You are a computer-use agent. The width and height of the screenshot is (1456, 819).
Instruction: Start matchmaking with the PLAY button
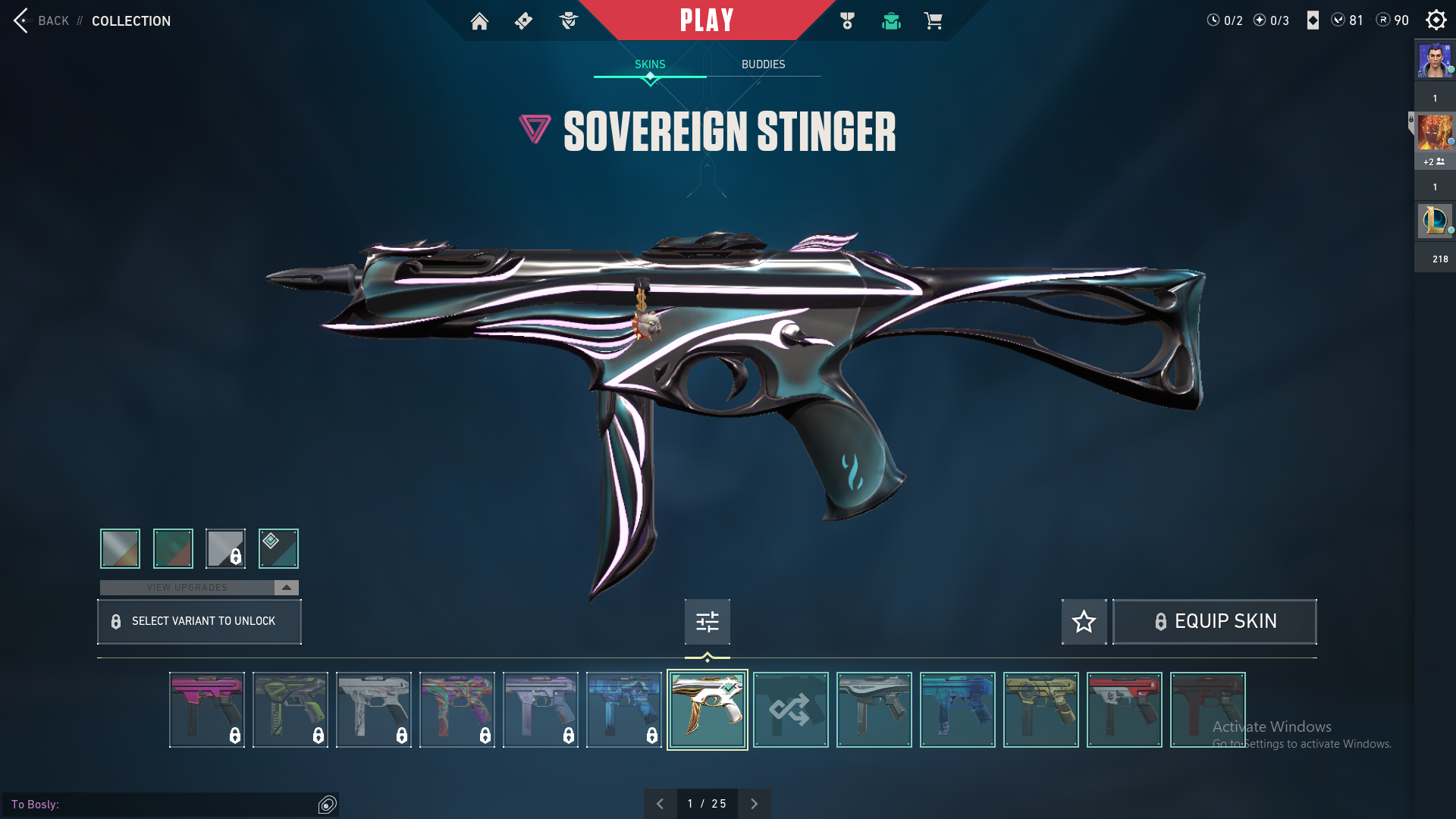(707, 20)
